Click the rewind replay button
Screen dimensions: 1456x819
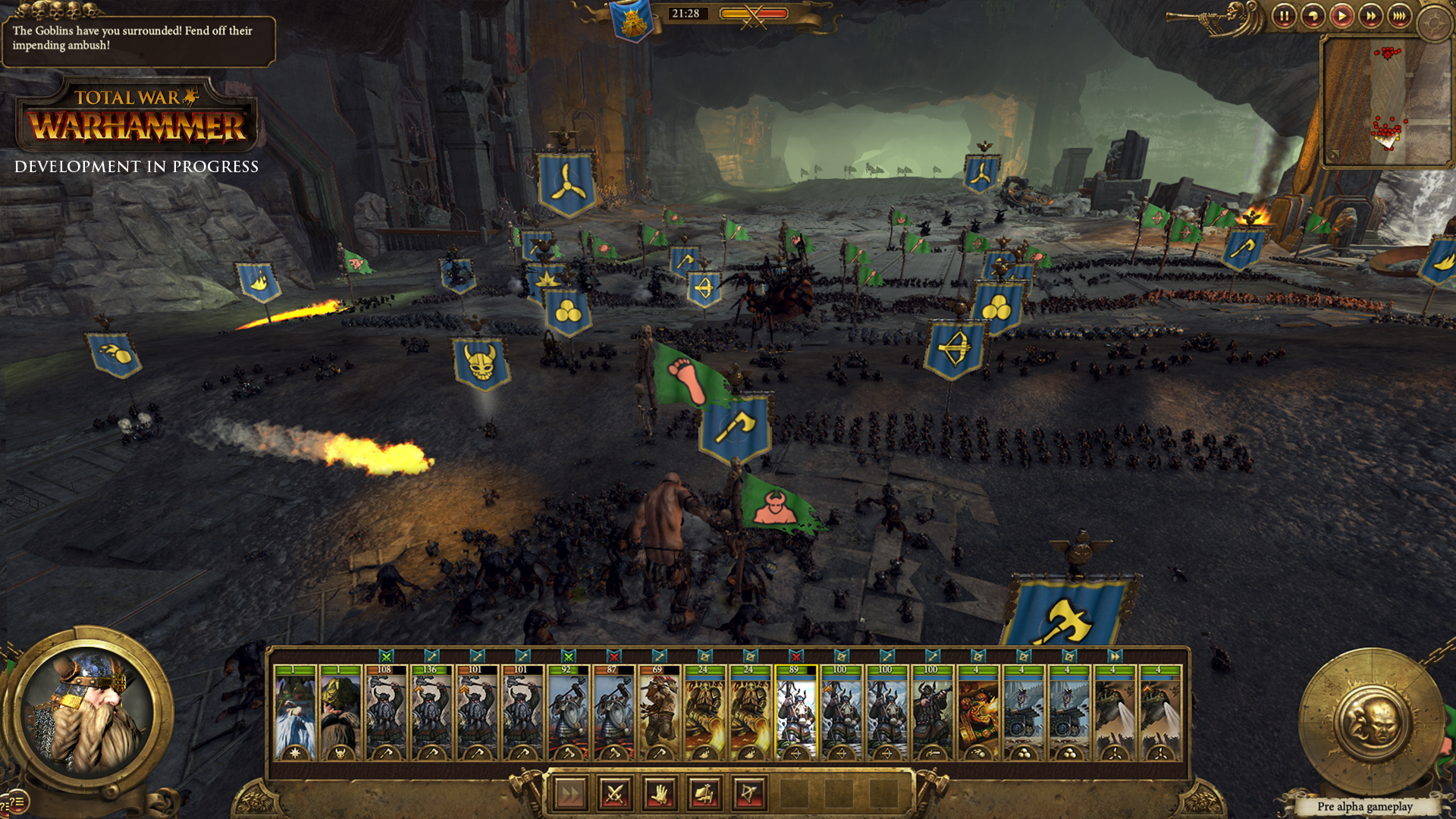click(1313, 17)
